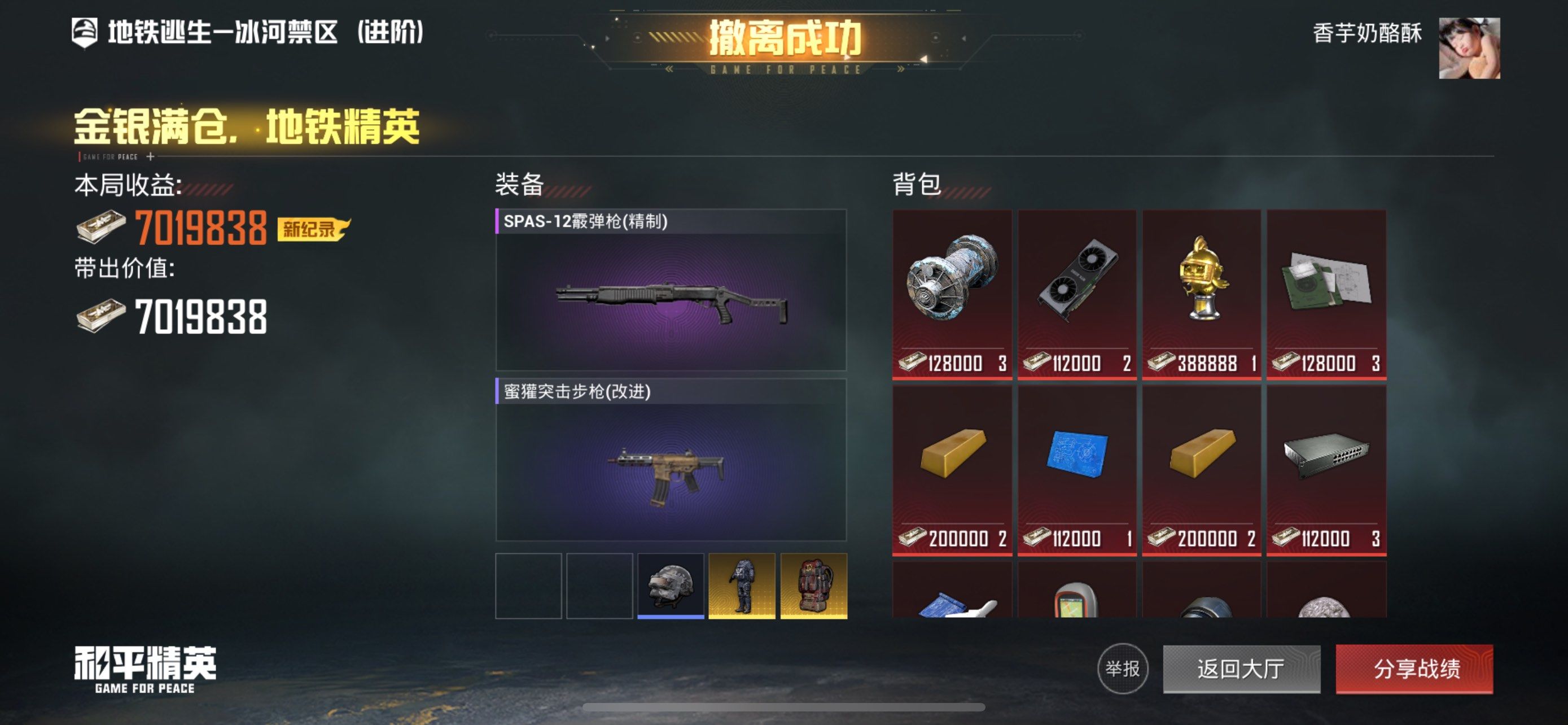Select the SPAS-12 shotgun equipment slot

point(671,290)
